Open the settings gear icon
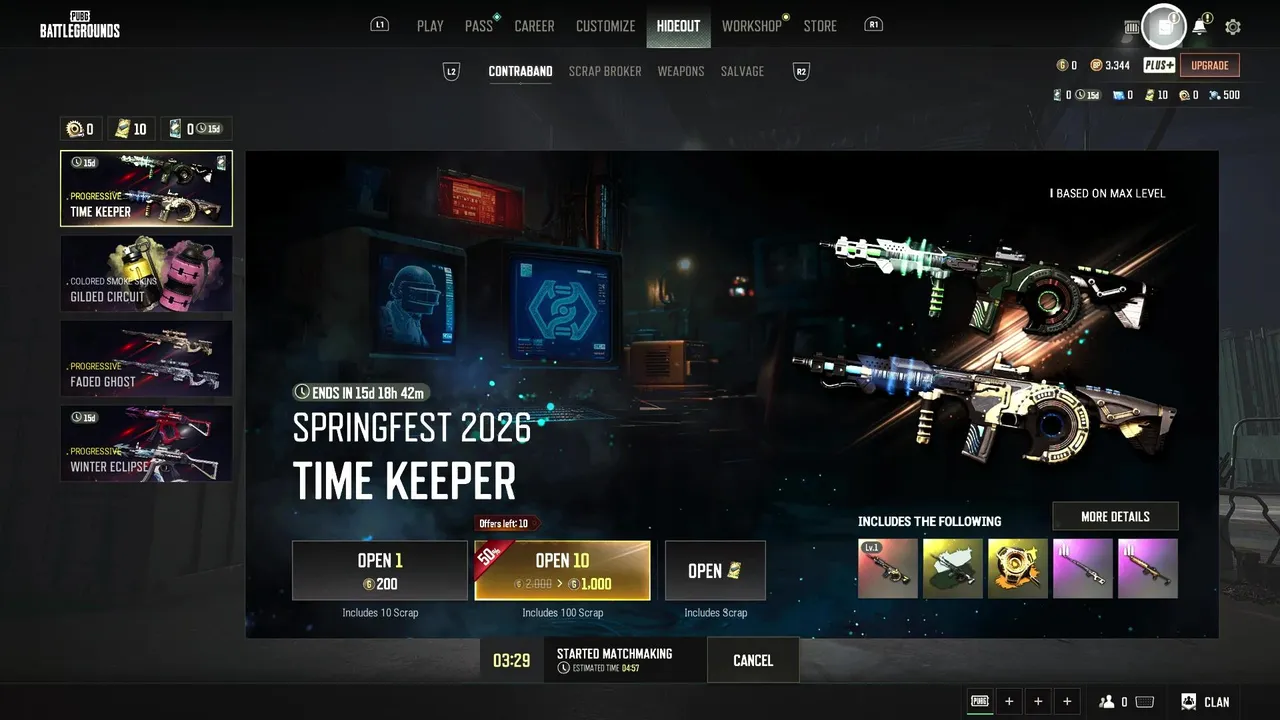Screen dimensions: 1280x720 1233,27
